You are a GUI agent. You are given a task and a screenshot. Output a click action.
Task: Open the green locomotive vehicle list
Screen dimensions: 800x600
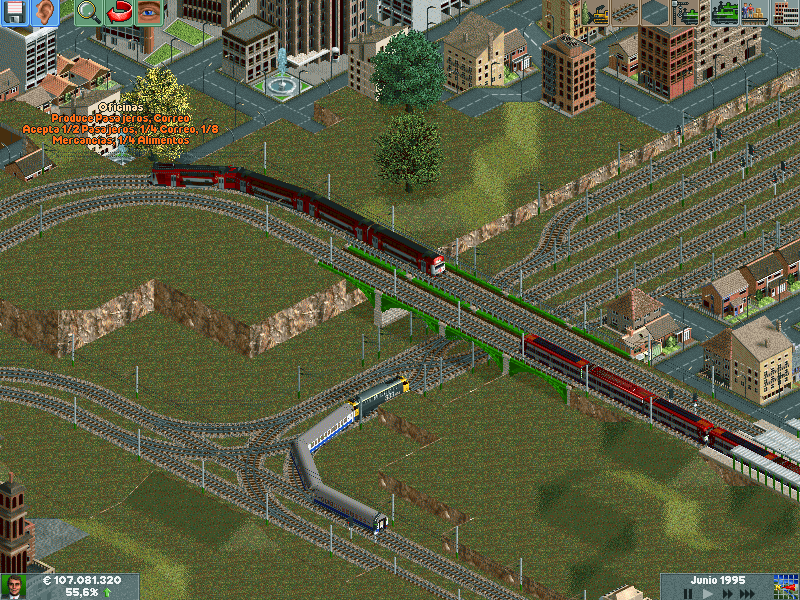(724, 12)
